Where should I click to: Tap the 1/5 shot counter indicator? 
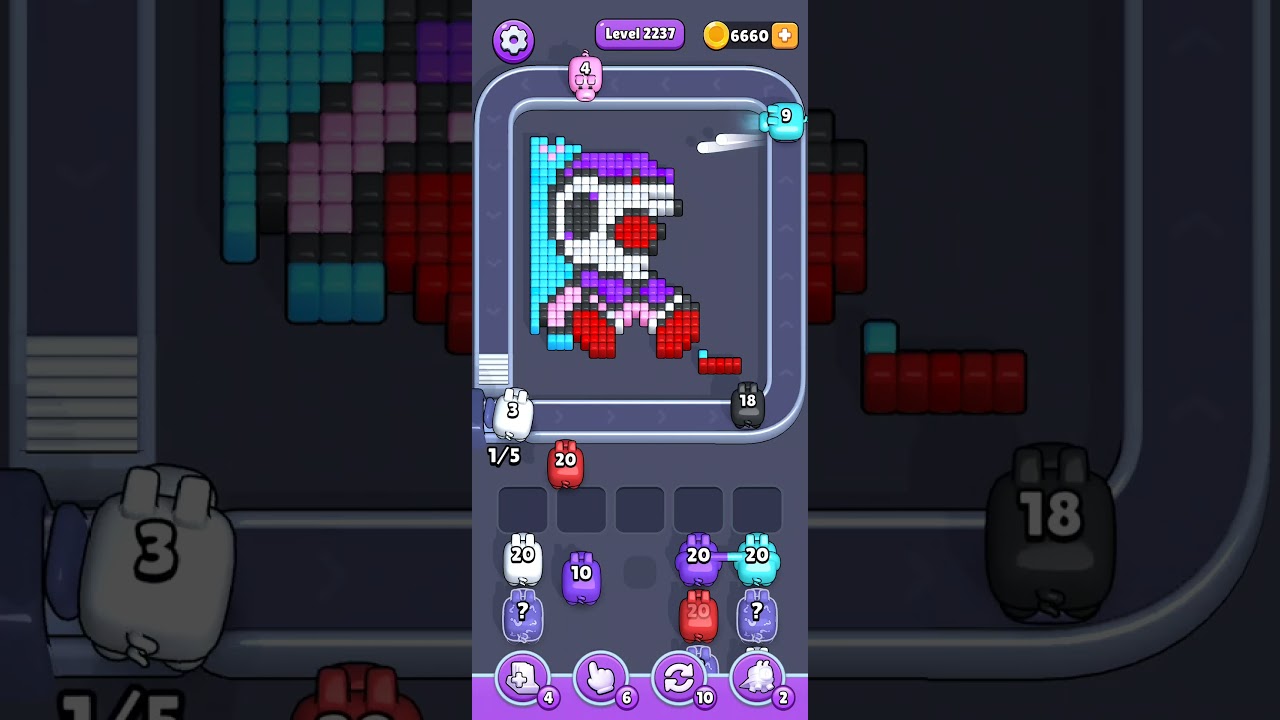pos(502,457)
